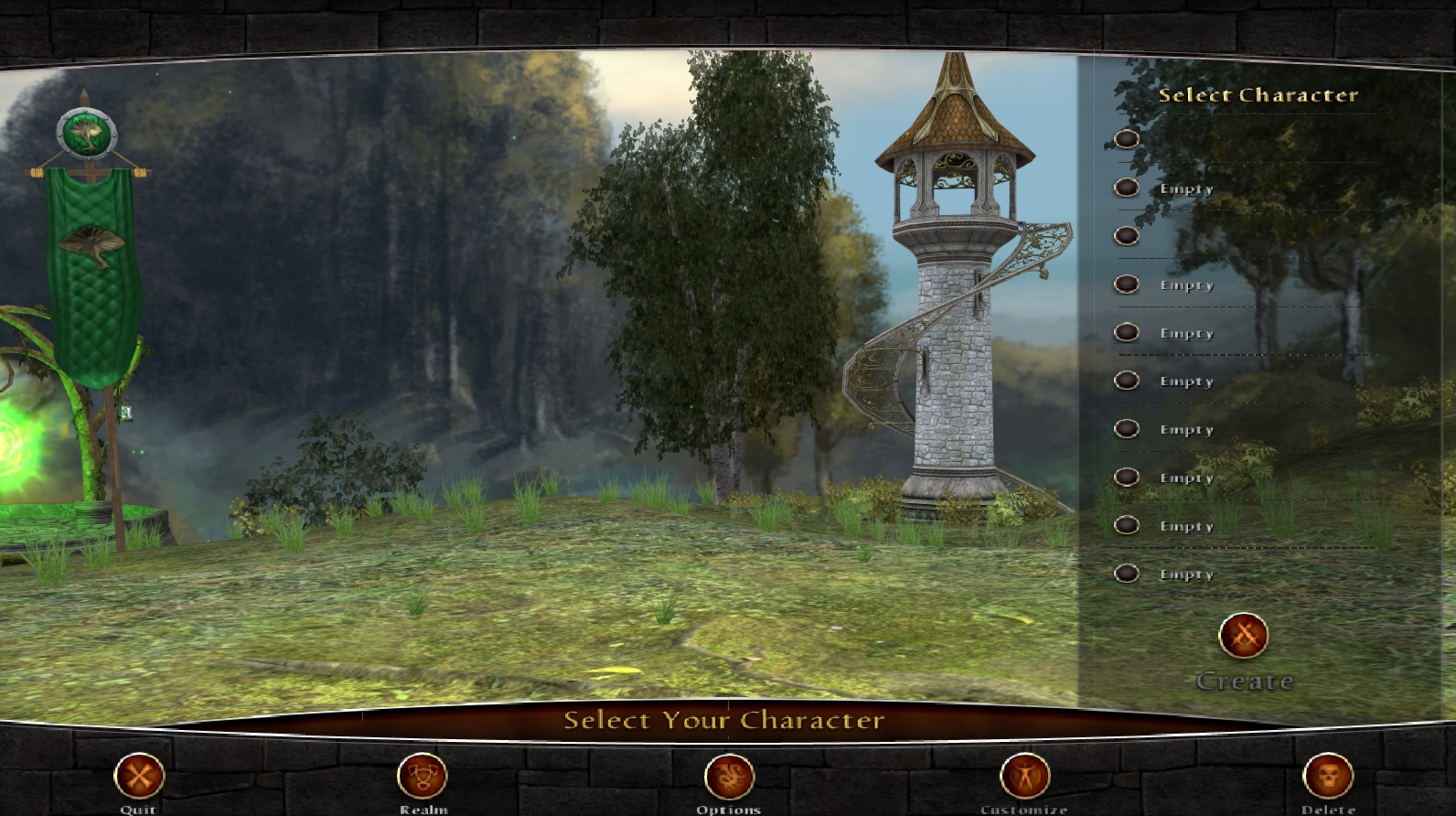Create a new character

coord(1244,636)
